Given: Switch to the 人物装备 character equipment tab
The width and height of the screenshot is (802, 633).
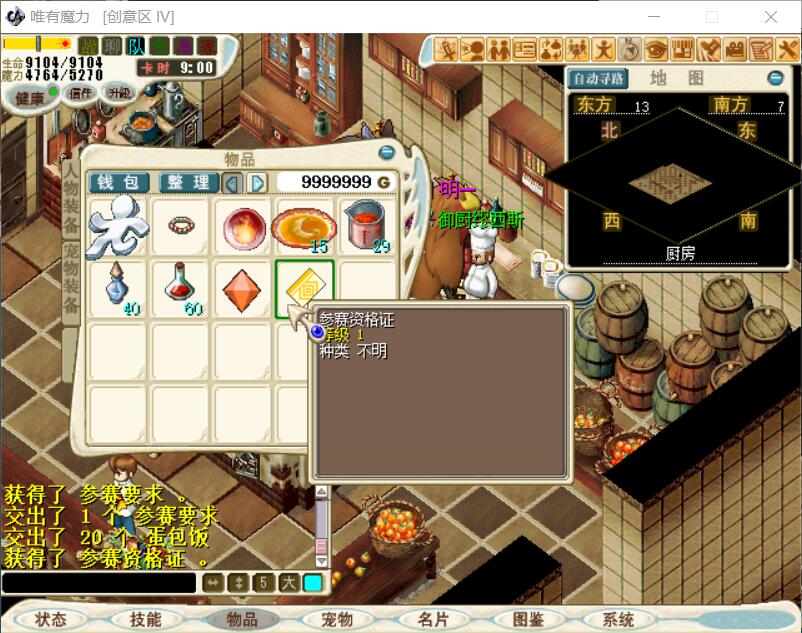Looking at the screenshot, I should 71,197.
